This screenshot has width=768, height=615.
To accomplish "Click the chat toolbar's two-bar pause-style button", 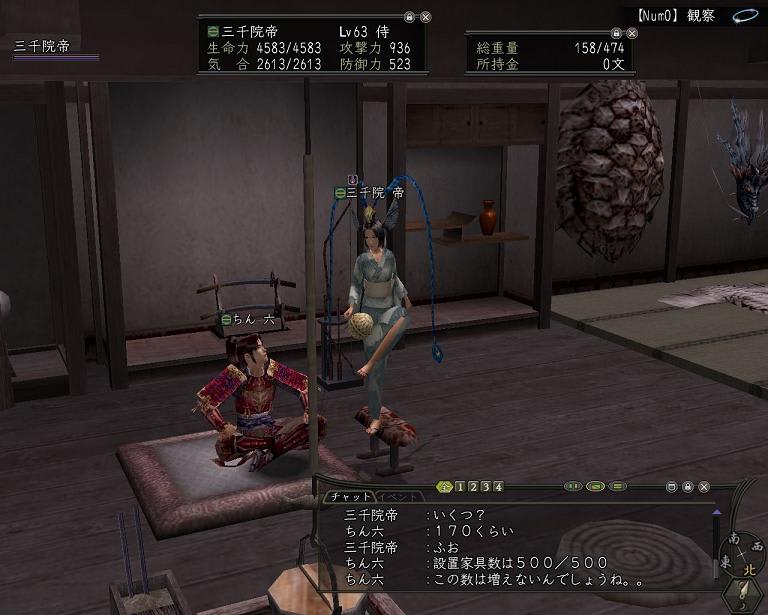I will click(x=573, y=487).
